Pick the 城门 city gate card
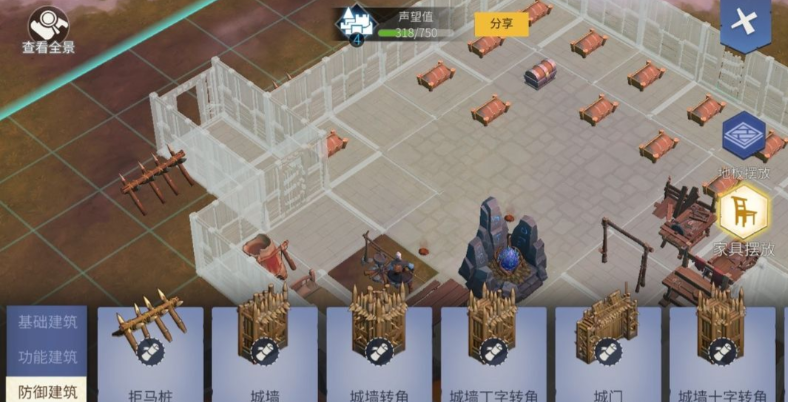This screenshot has height=402, width=788. click(x=606, y=352)
